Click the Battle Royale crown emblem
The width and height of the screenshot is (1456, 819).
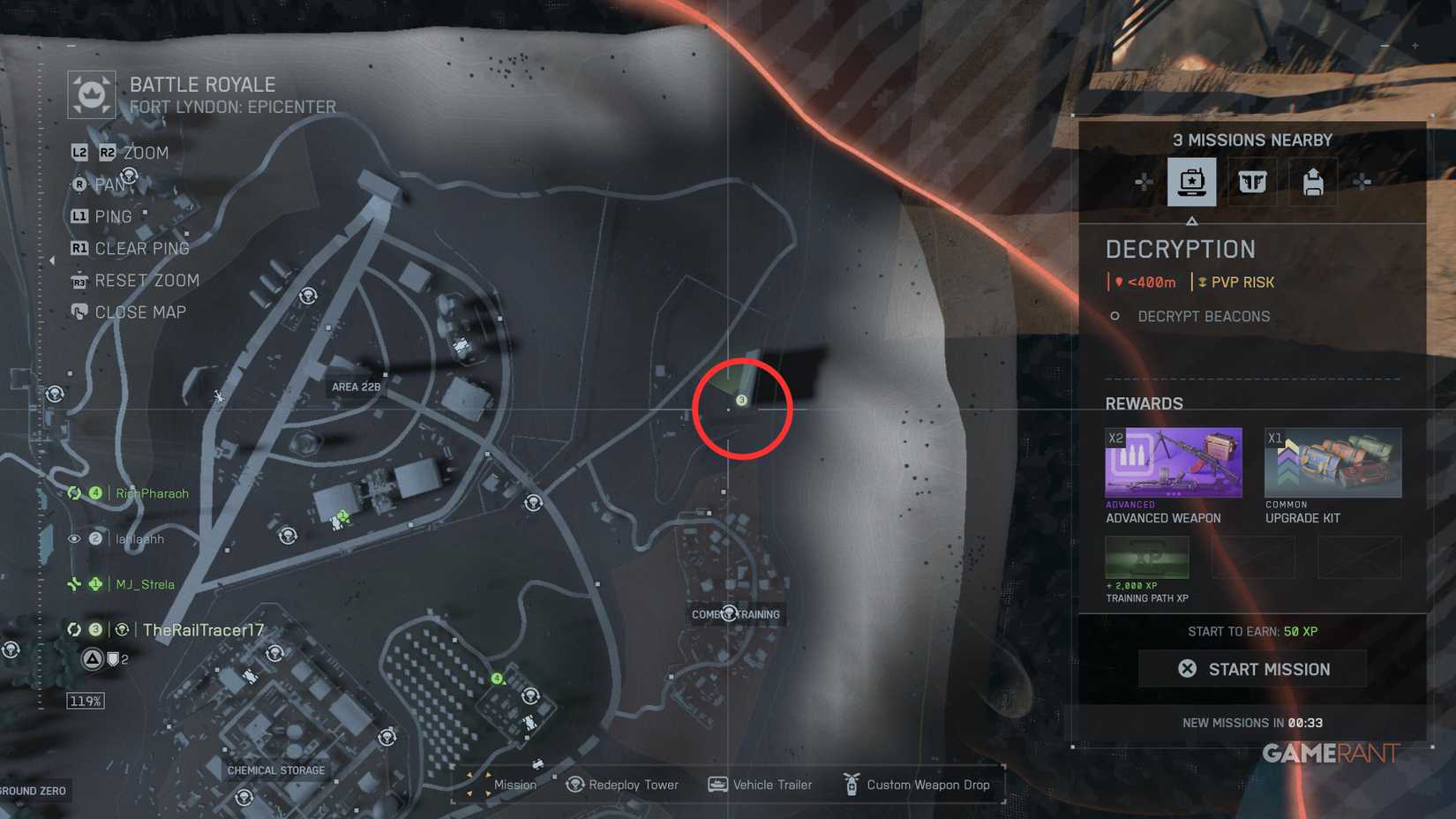coord(91,93)
